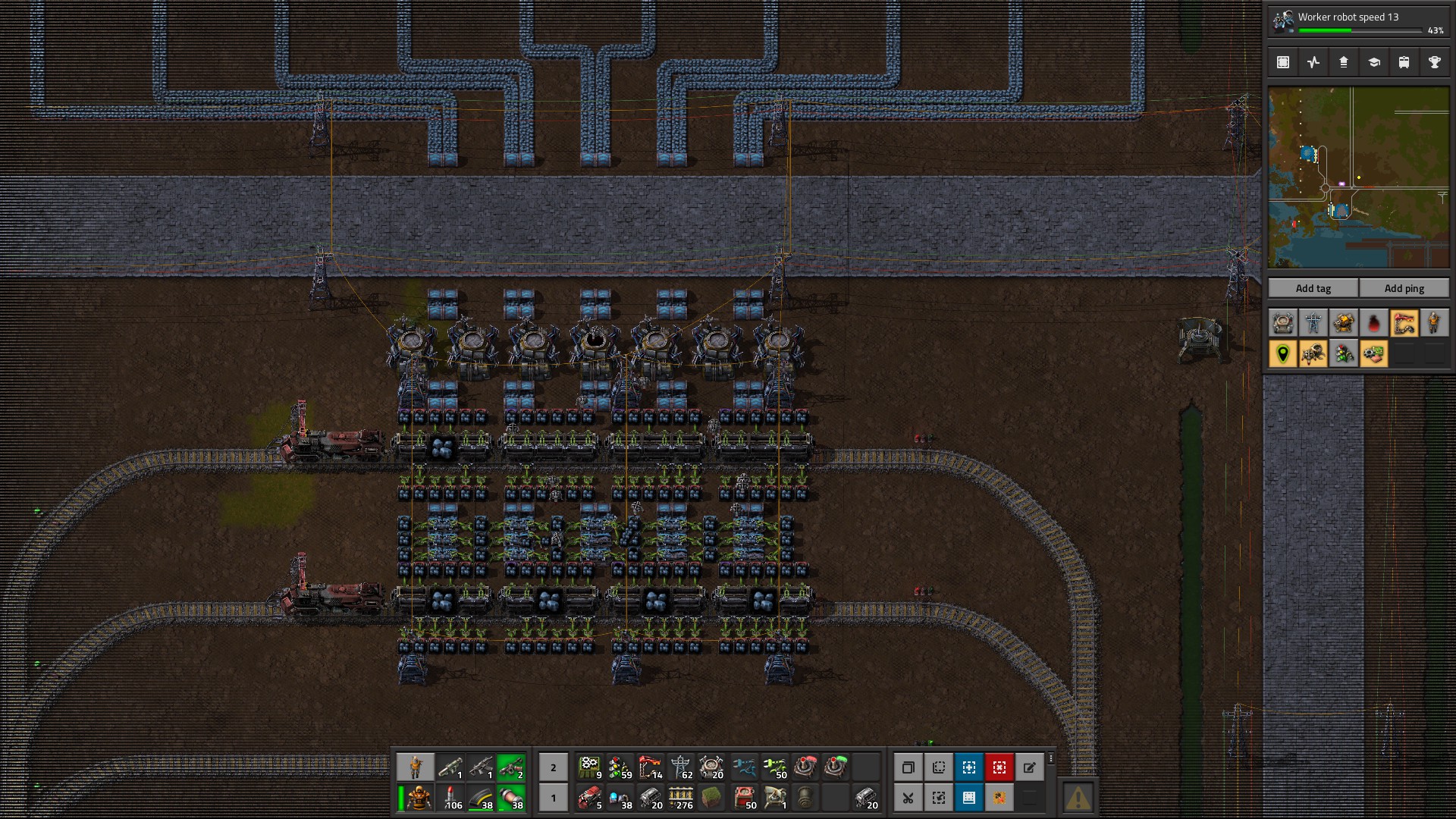The height and width of the screenshot is (819, 1456).
Task: Click the Add ping button
Action: [x=1404, y=288]
